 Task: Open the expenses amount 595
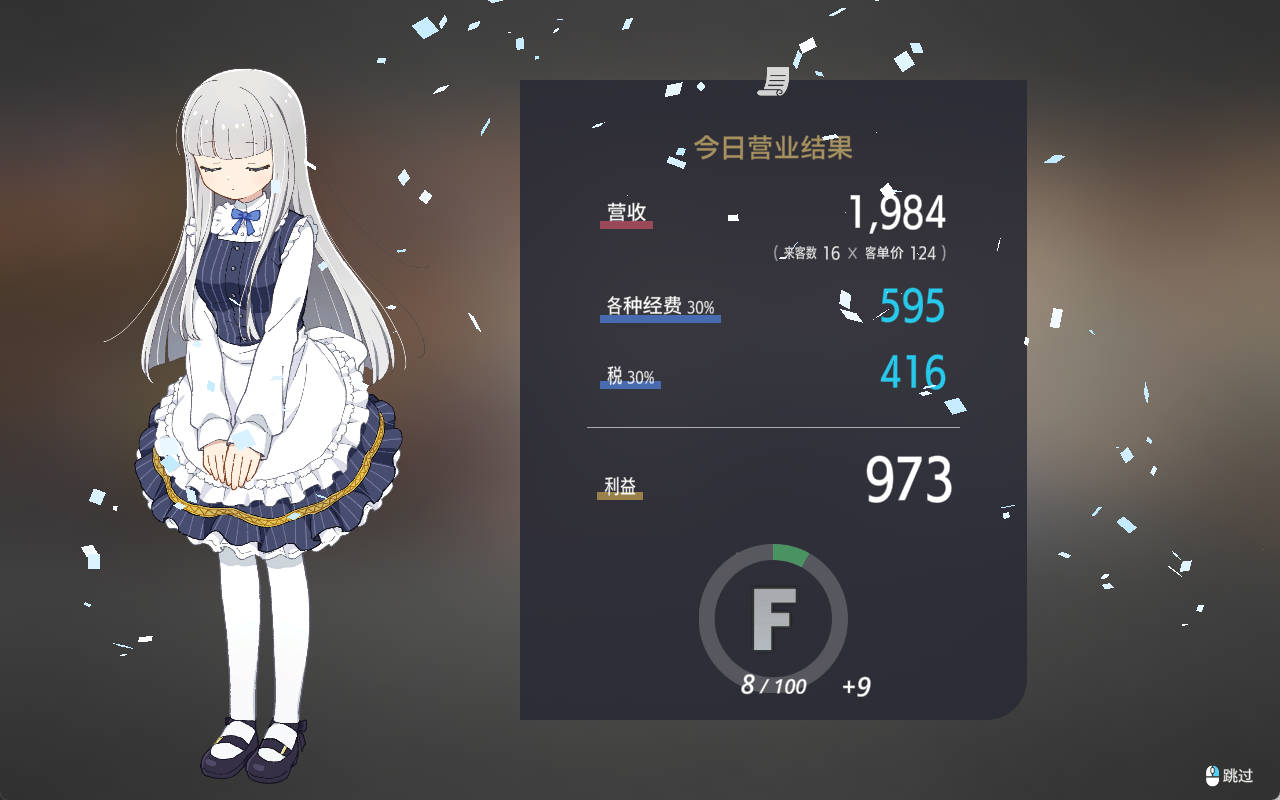tap(911, 306)
